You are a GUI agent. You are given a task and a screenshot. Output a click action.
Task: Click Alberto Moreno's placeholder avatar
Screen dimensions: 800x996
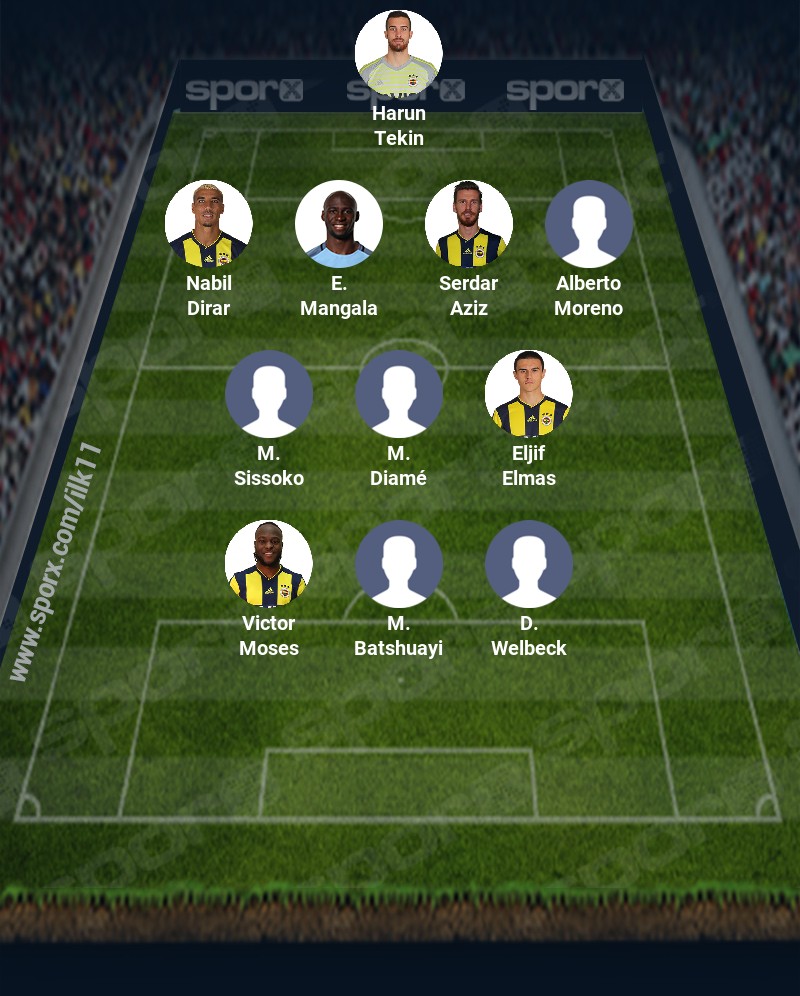(x=589, y=224)
